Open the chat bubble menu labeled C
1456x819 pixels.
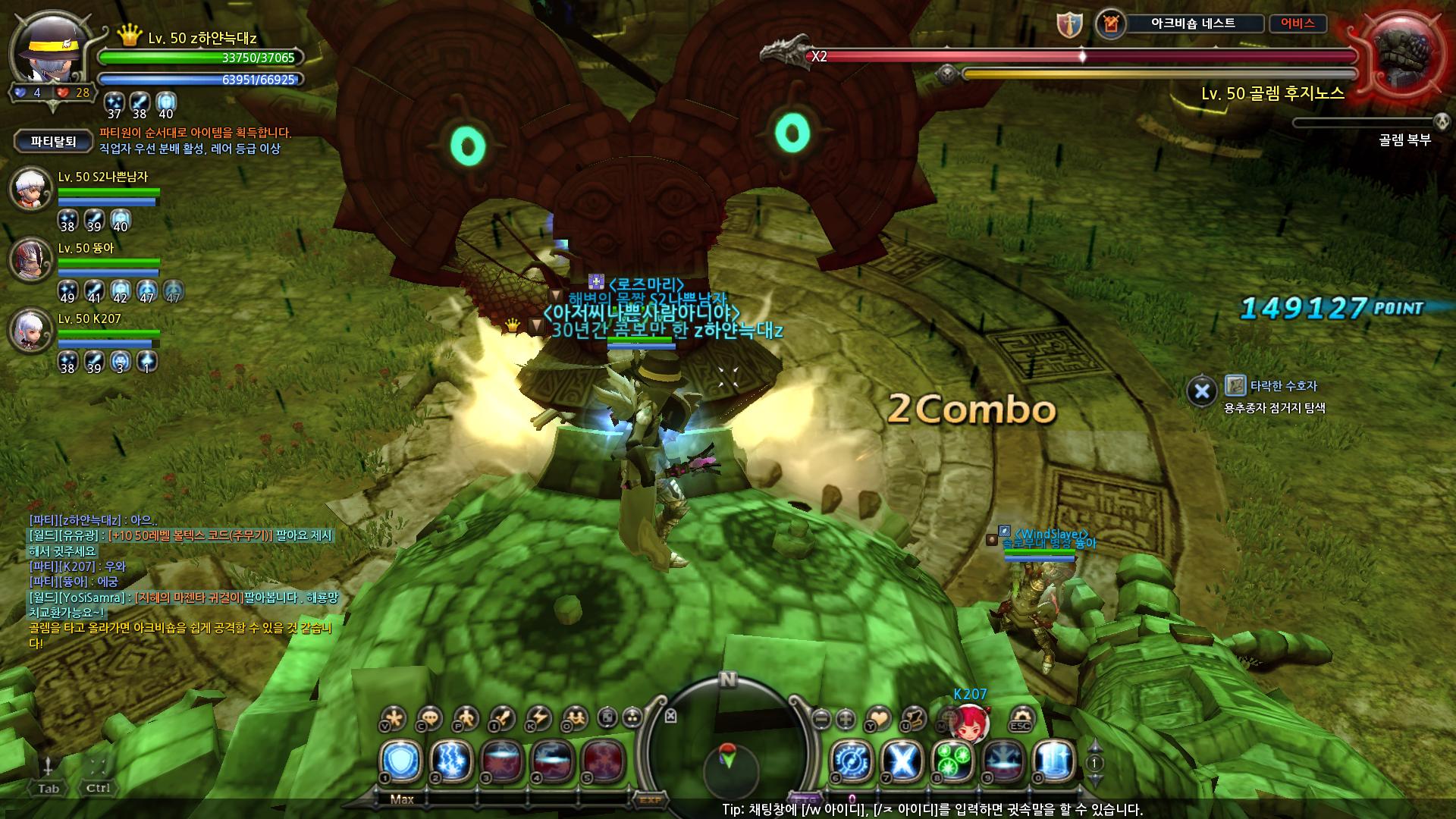(x=430, y=717)
